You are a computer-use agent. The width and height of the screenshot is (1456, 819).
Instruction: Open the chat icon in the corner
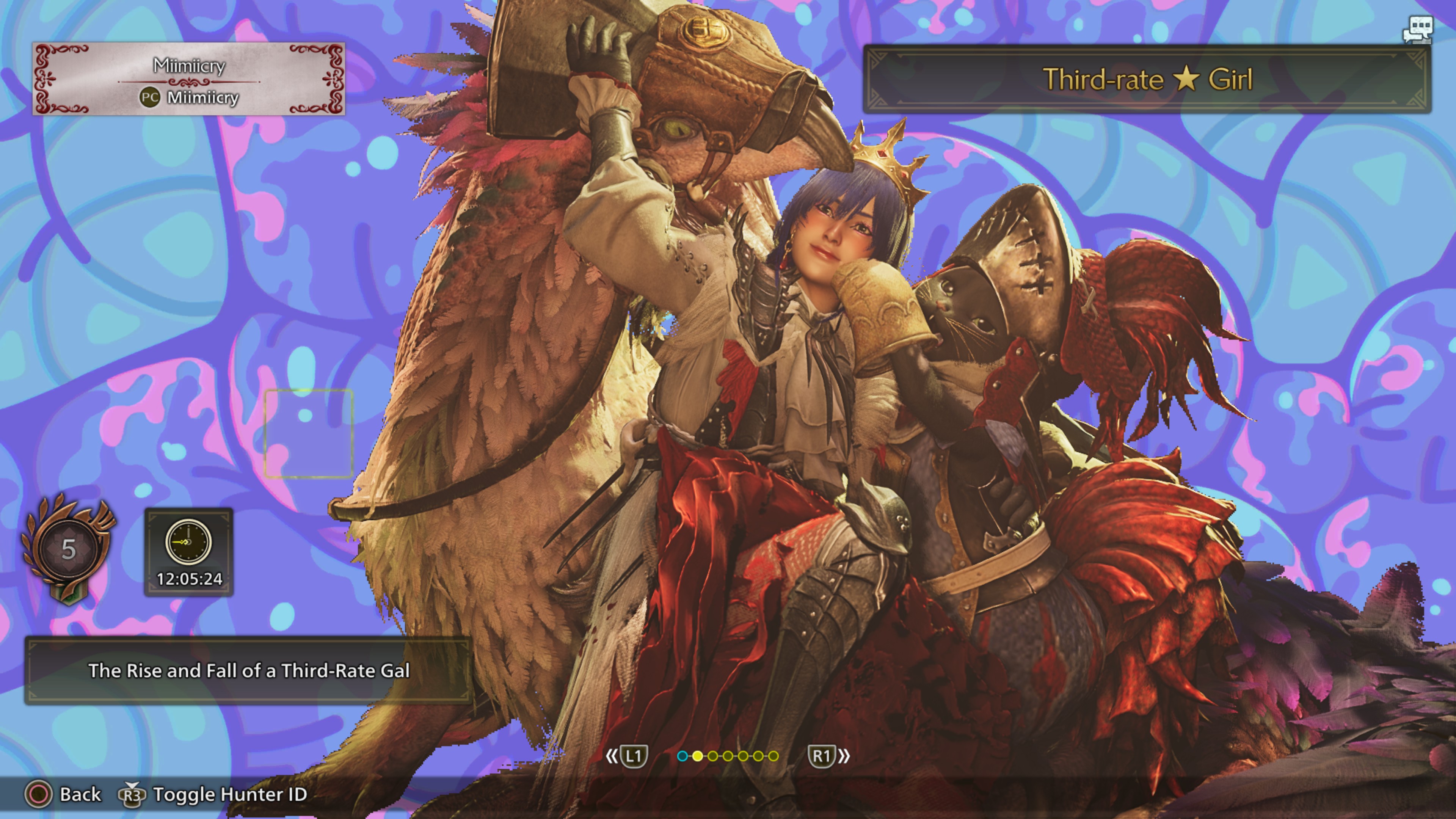(1418, 30)
